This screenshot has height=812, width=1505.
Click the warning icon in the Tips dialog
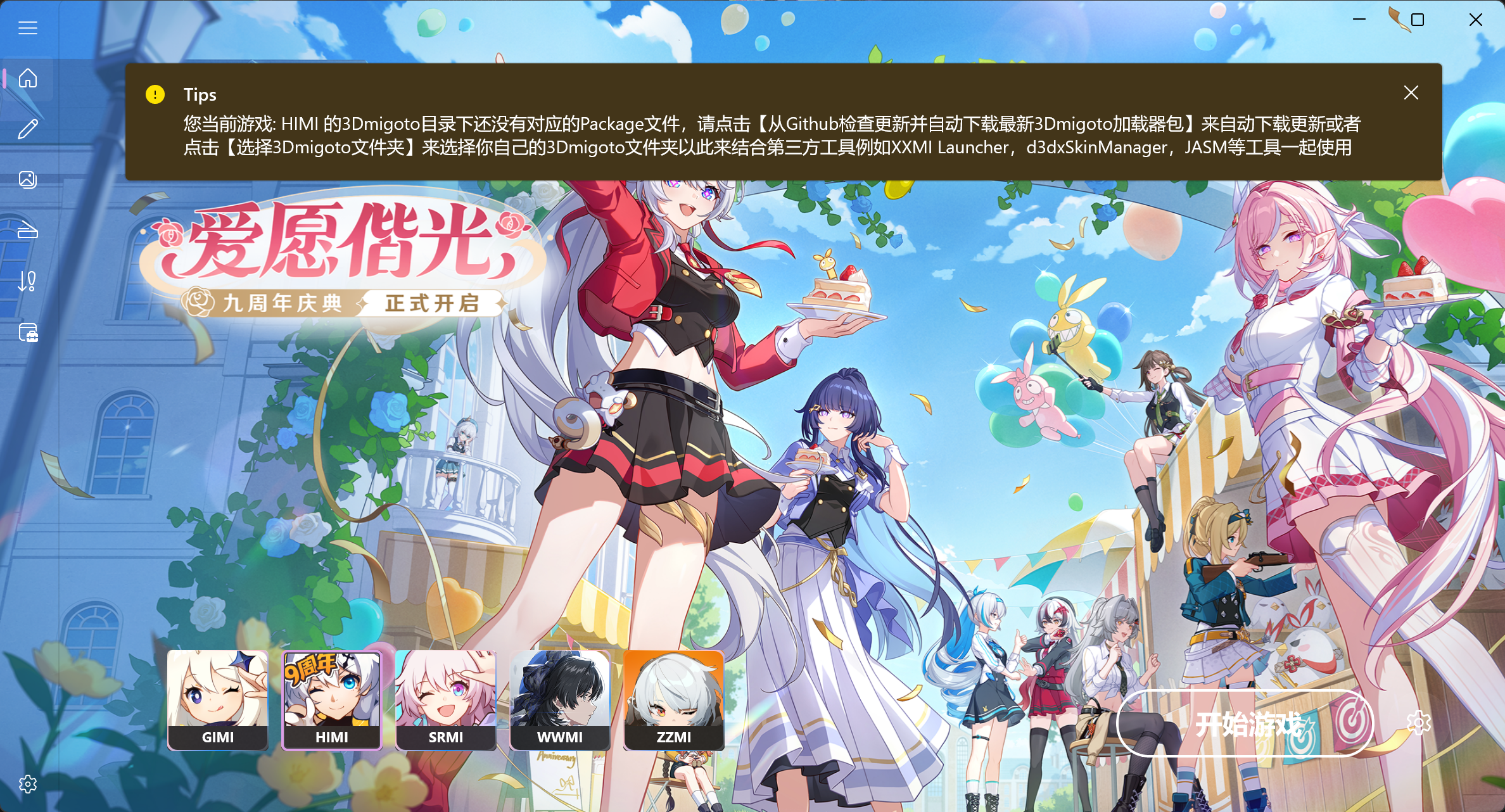click(154, 94)
